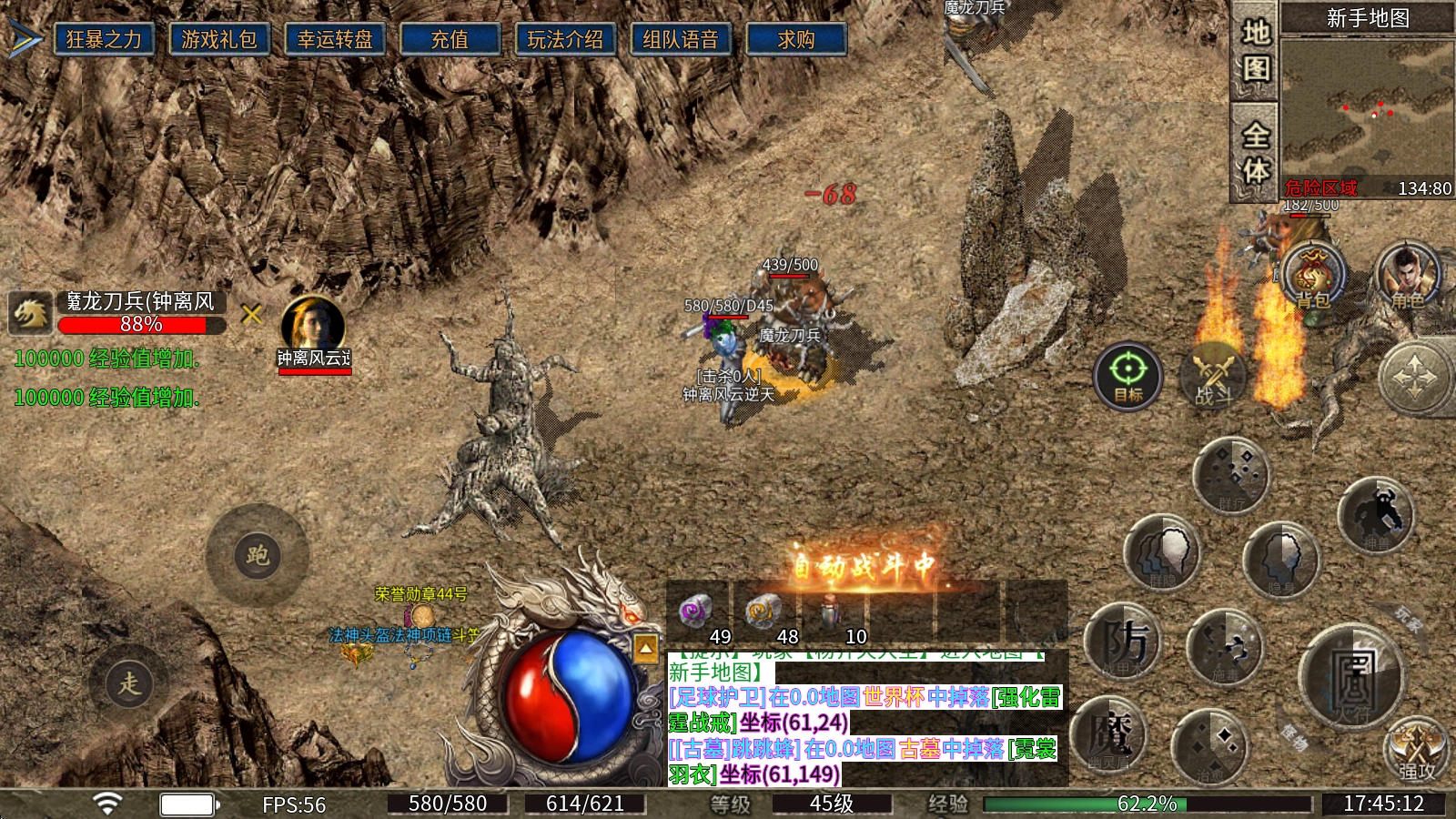Select the 全体 mode button
This screenshot has width=1456, height=819.
pos(1256,151)
